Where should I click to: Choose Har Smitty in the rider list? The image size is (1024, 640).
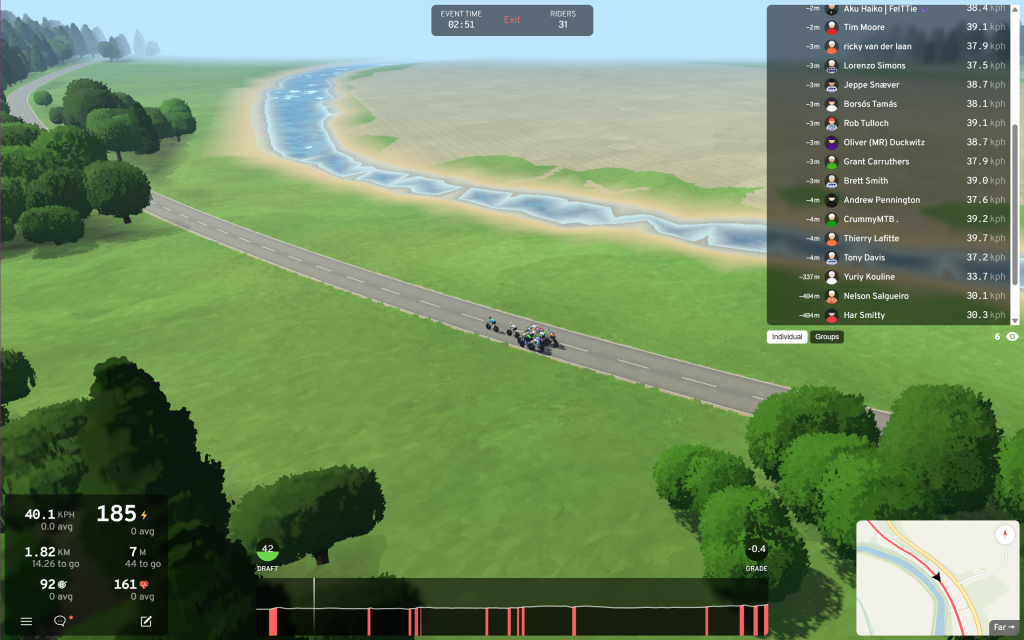pos(864,315)
